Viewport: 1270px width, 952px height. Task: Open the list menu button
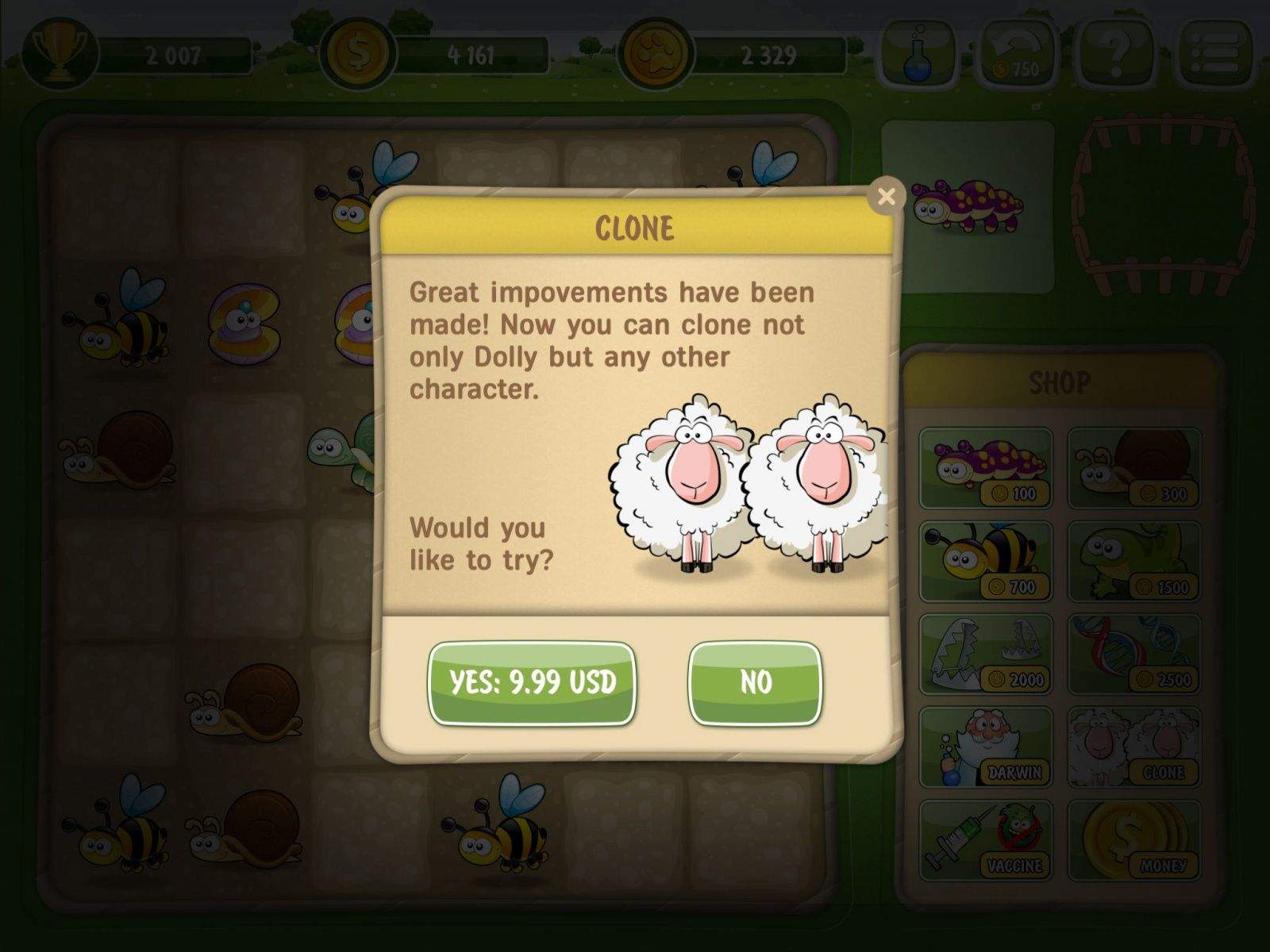pos(1215,54)
